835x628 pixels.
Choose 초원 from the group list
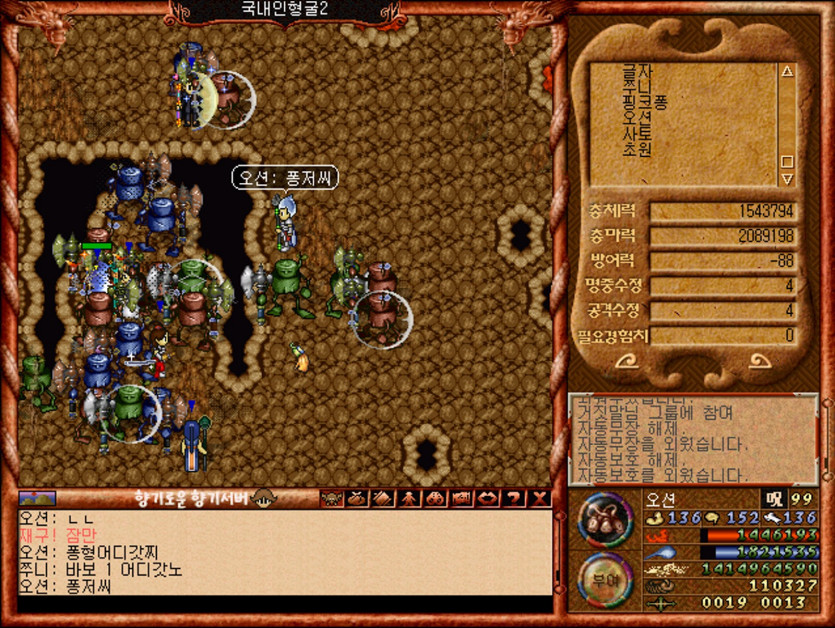pyautogui.click(x=638, y=150)
